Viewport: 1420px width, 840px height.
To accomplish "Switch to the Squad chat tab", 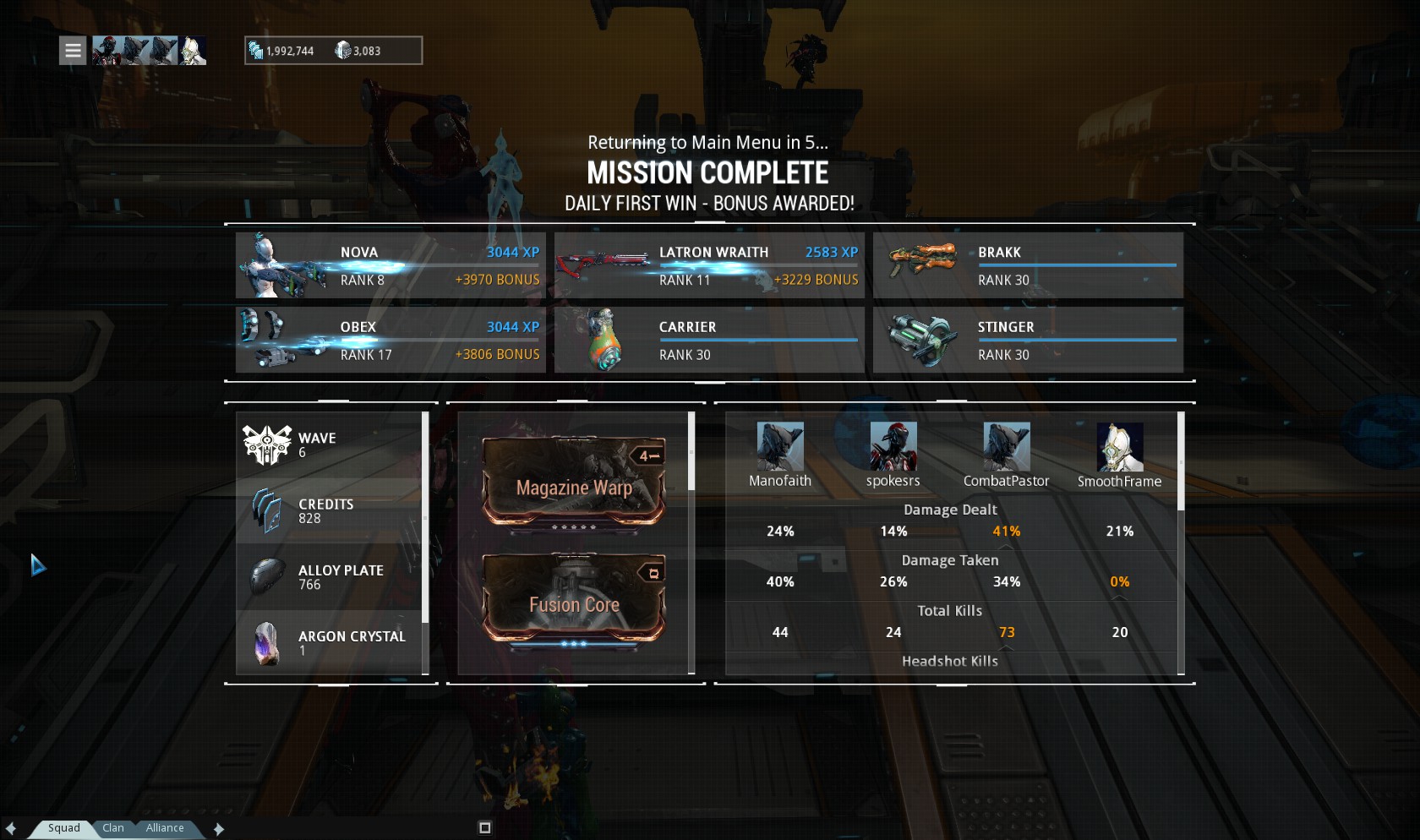I will pos(63,828).
